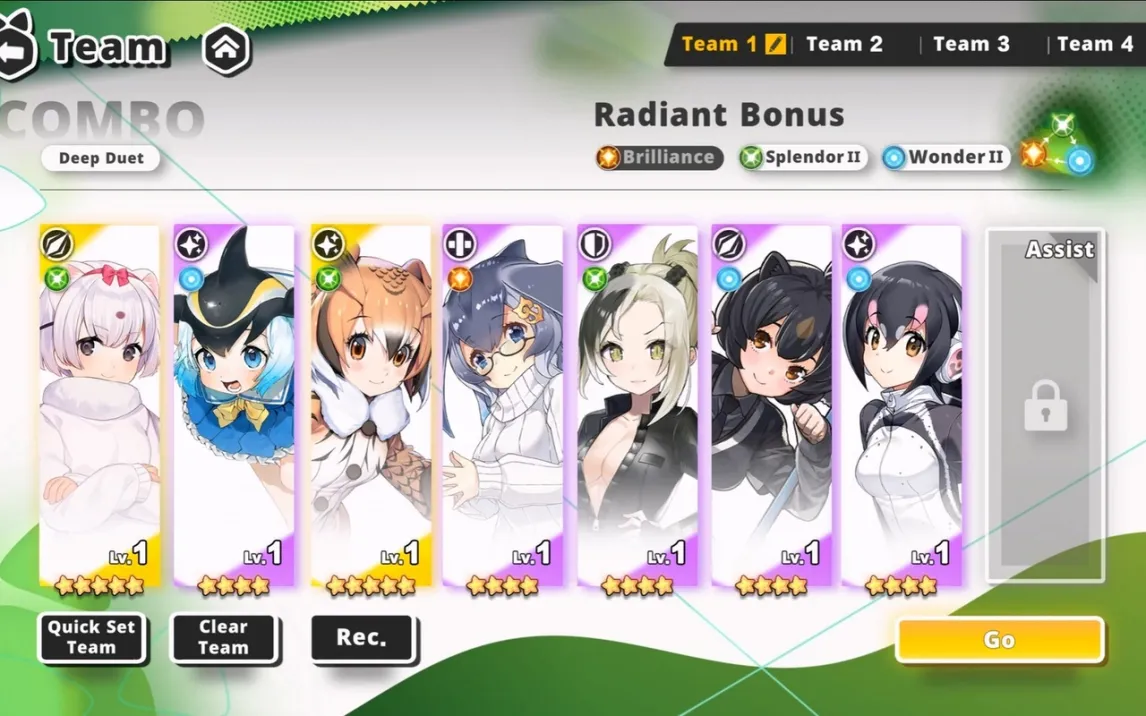The width and height of the screenshot is (1146, 716).
Task: Select the girl with glasses card
Action: (503, 405)
